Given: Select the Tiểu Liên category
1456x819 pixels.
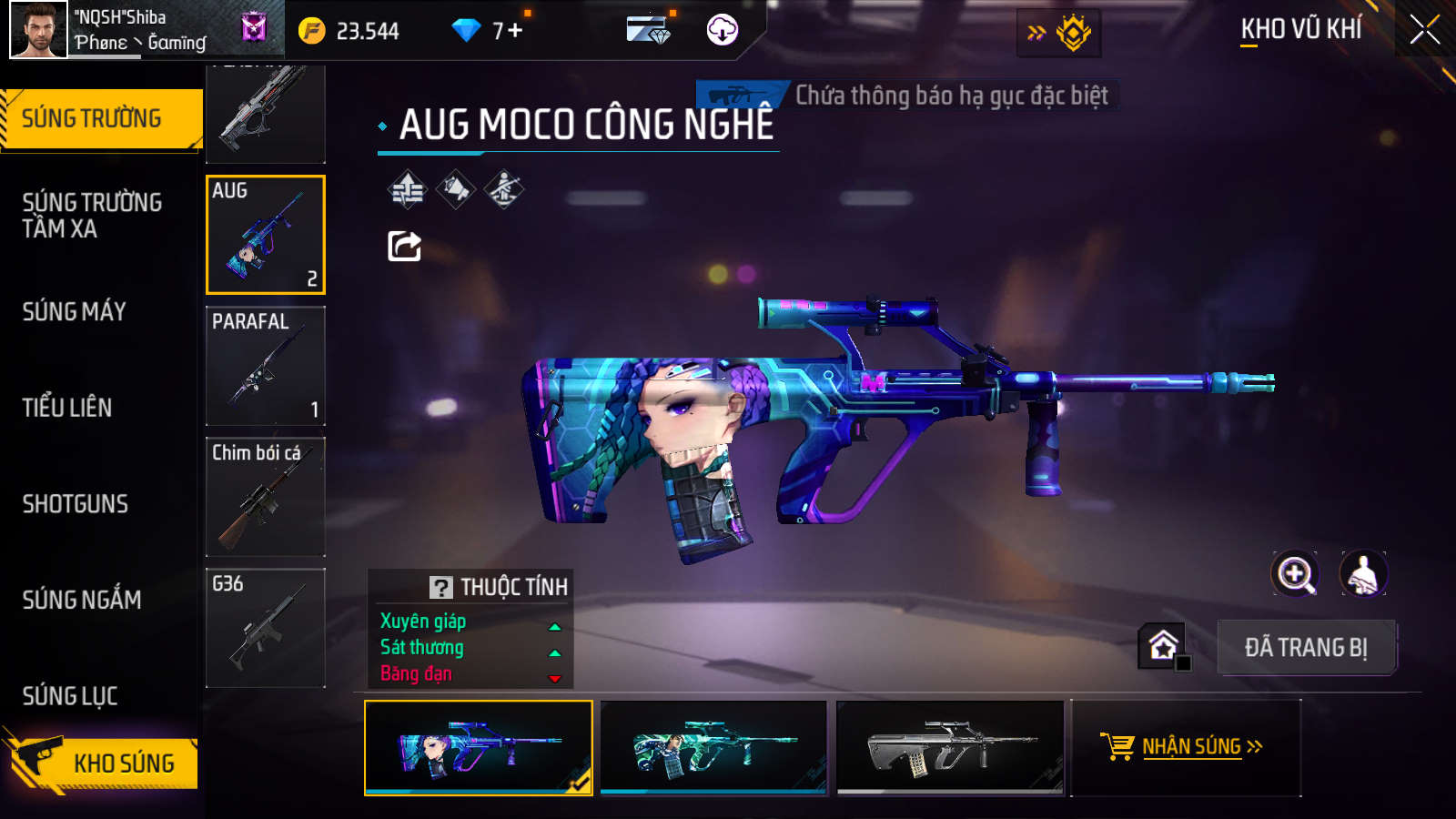Looking at the screenshot, I should pos(67,408).
